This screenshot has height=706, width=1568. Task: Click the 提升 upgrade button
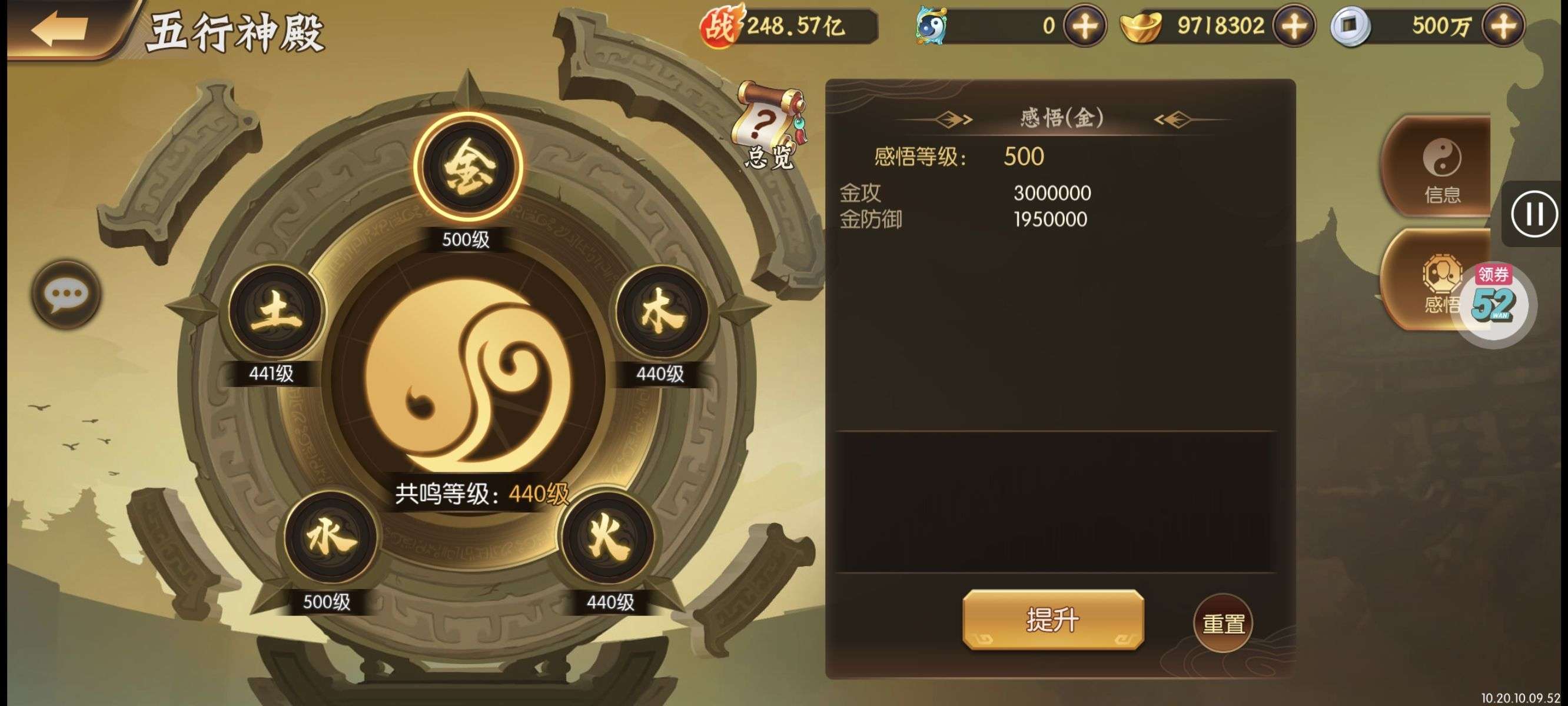click(1052, 620)
